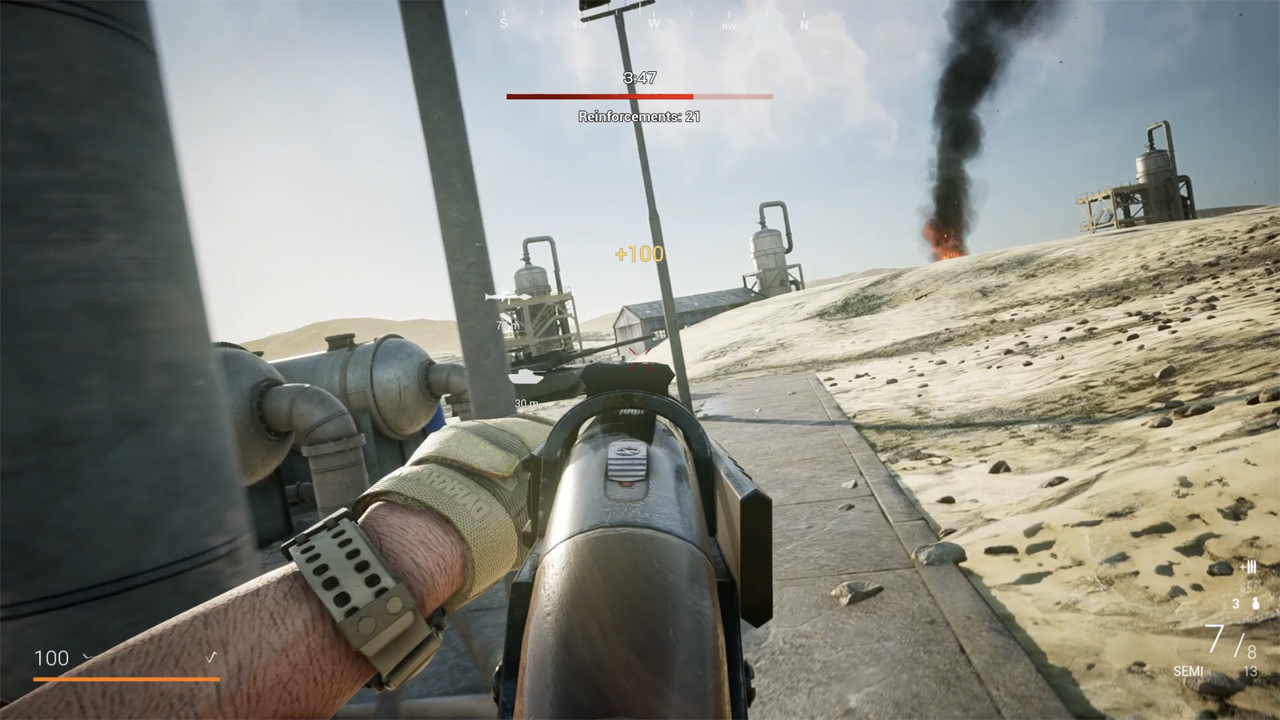Image resolution: width=1280 pixels, height=720 pixels.
Task: Select the grenade icon showing count 3
Action: coord(1255,603)
